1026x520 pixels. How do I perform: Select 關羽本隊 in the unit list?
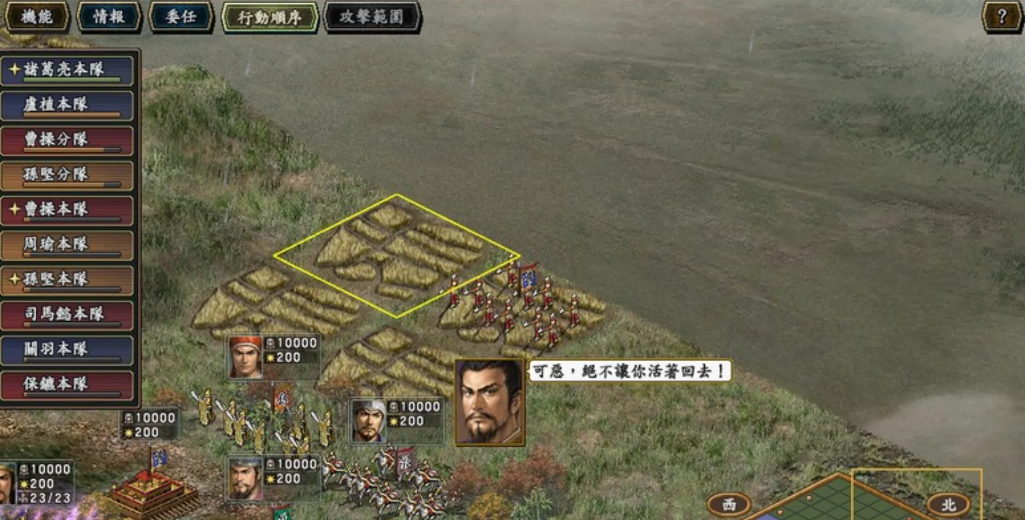click(x=68, y=351)
